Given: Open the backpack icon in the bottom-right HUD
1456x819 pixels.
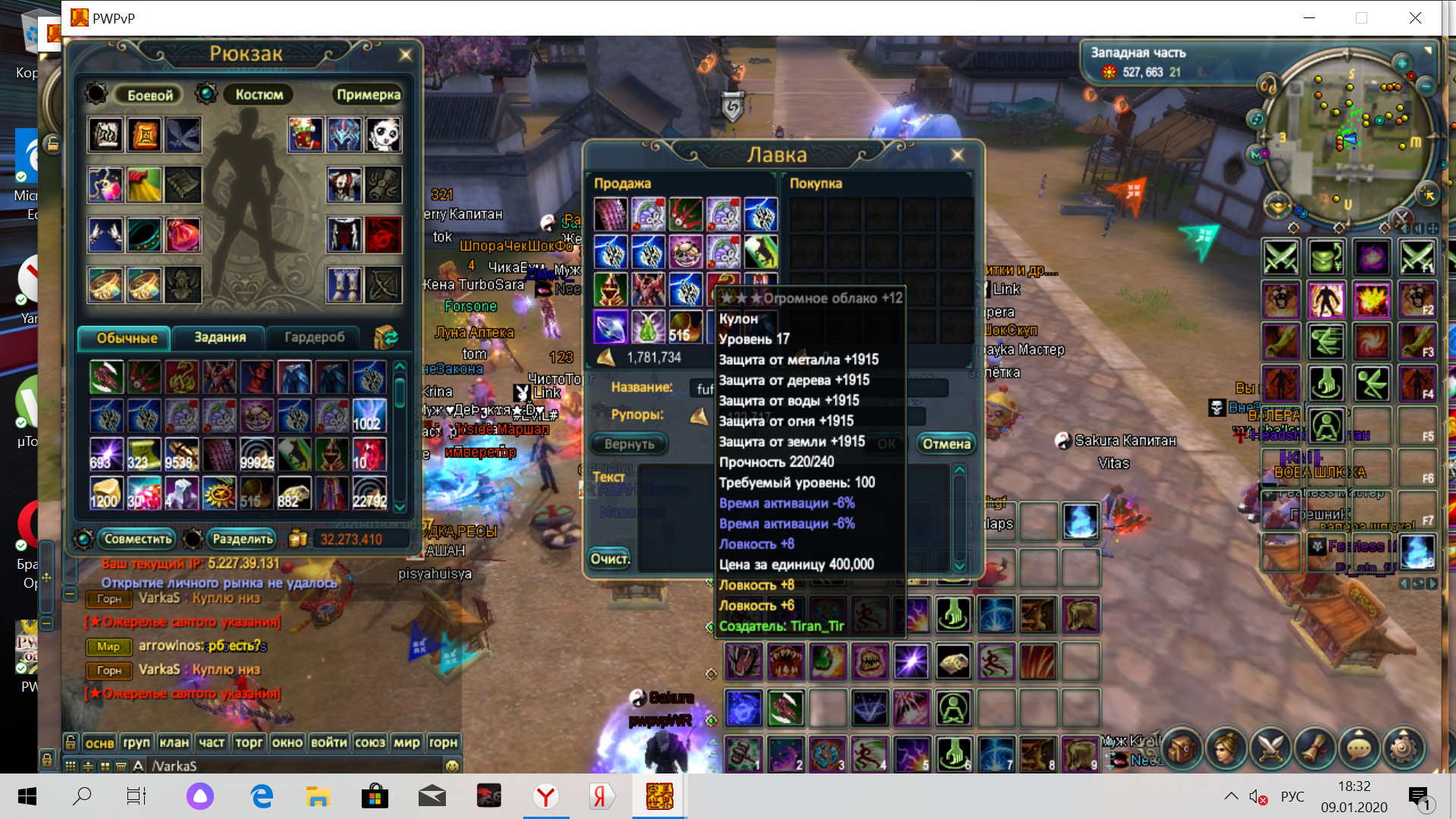Looking at the screenshot, I should click(1180, 748).
